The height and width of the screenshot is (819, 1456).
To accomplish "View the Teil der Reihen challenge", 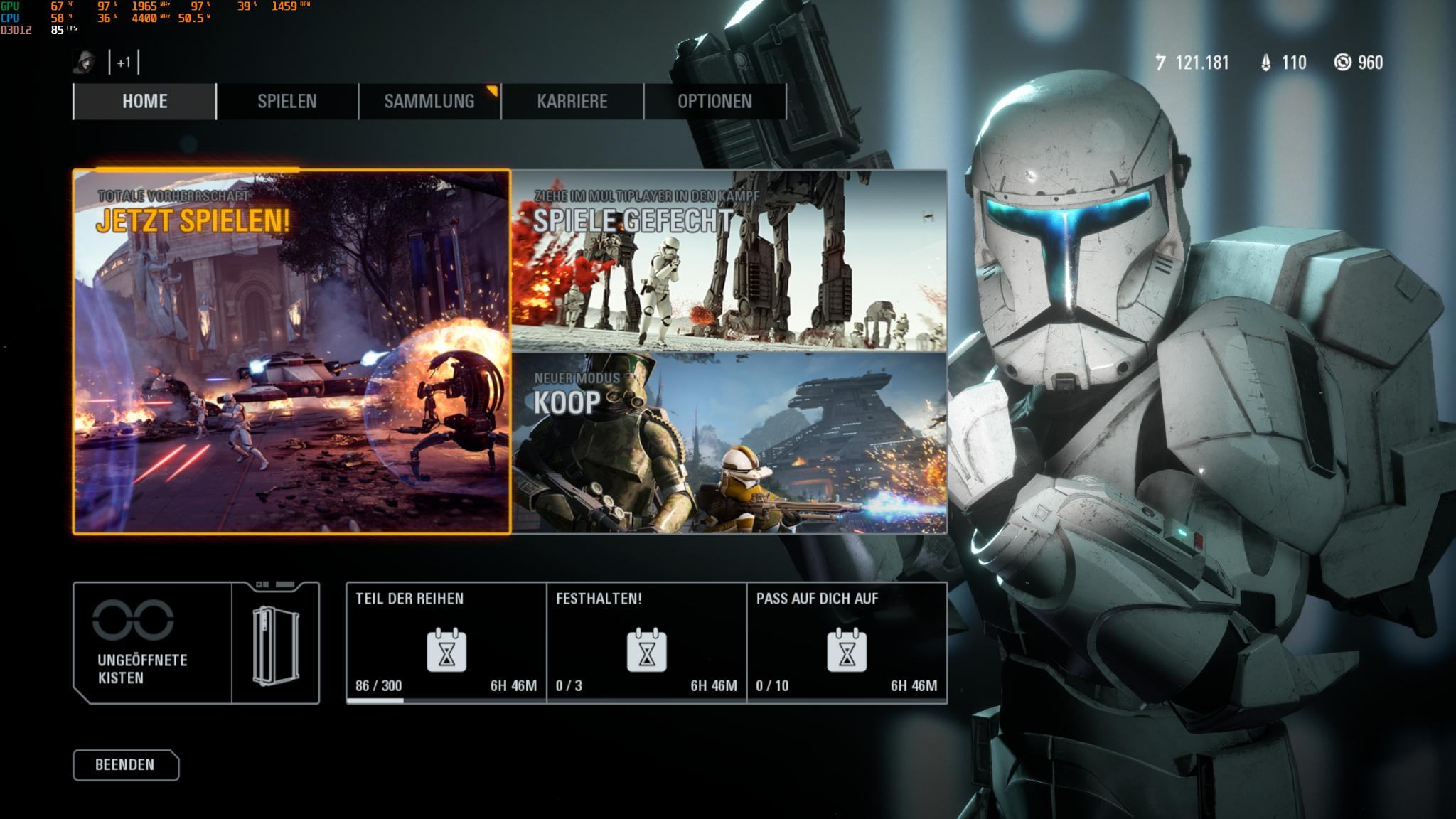I will click(446, 643).
